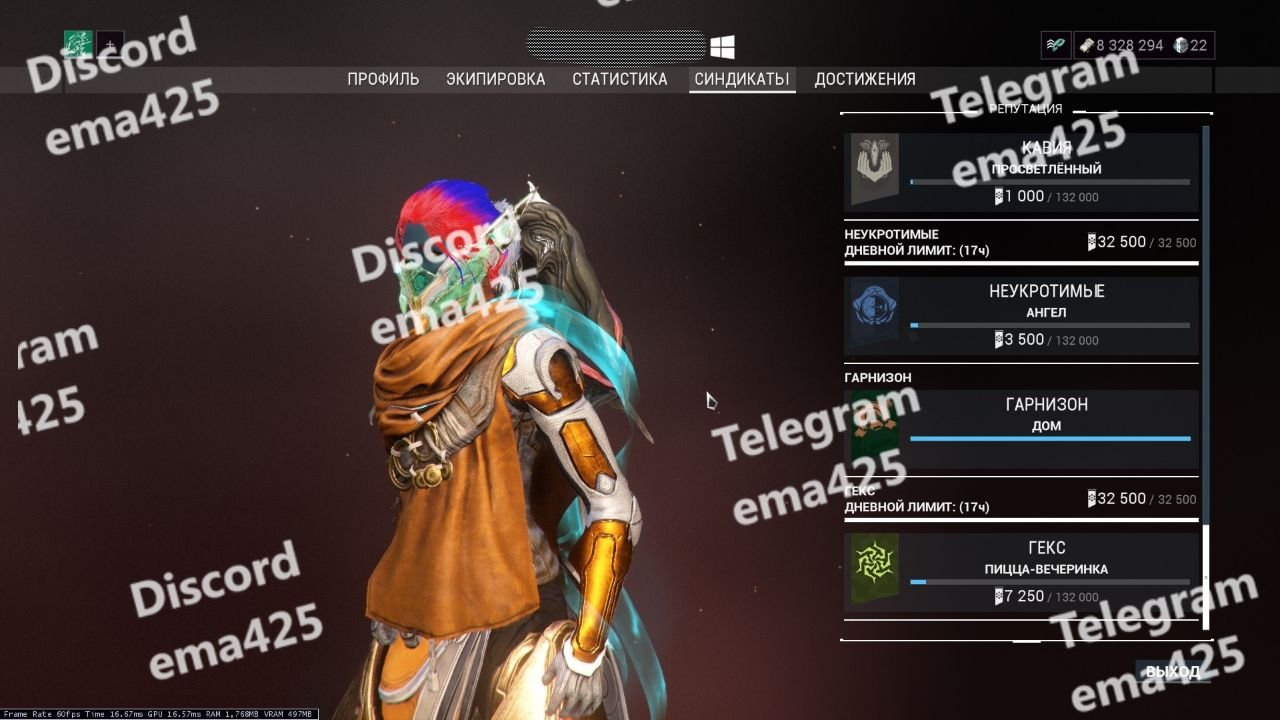Show the СТАТИСТИКА tab
The image size is (1280, 720).
coord(620,79)
